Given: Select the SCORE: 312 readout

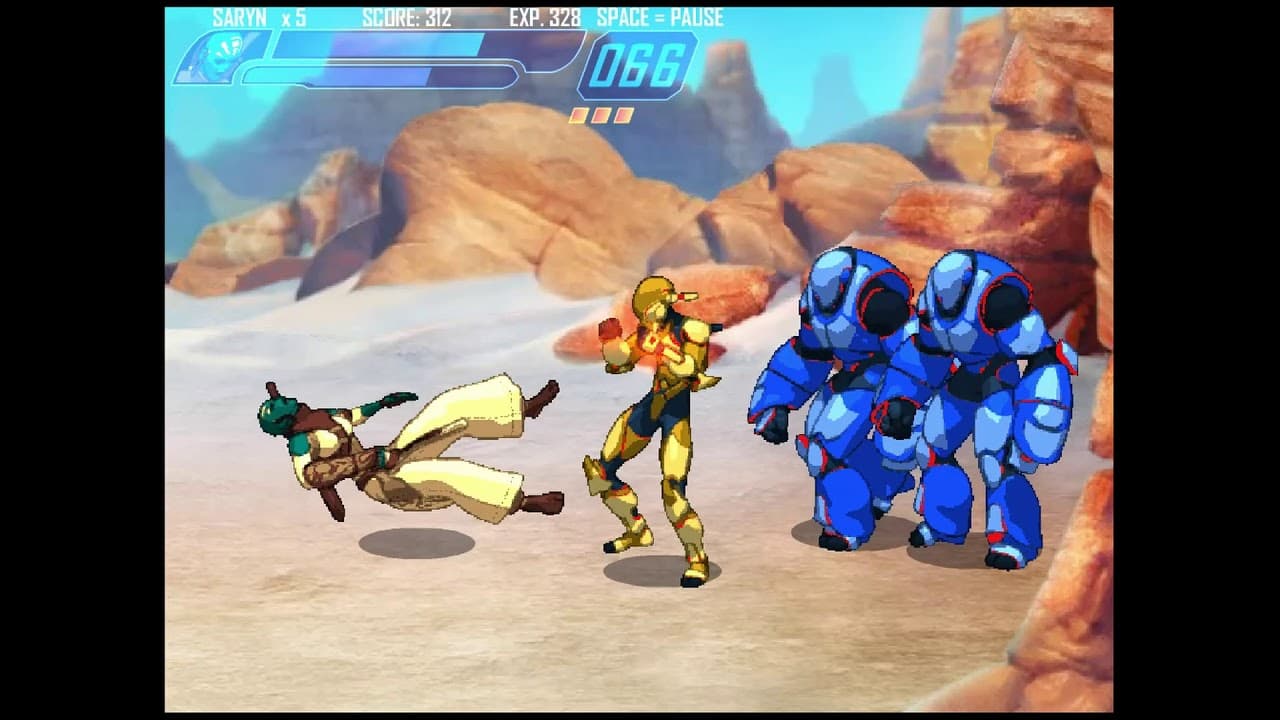Looking at the screenshot, I should (x=407, y=16).
